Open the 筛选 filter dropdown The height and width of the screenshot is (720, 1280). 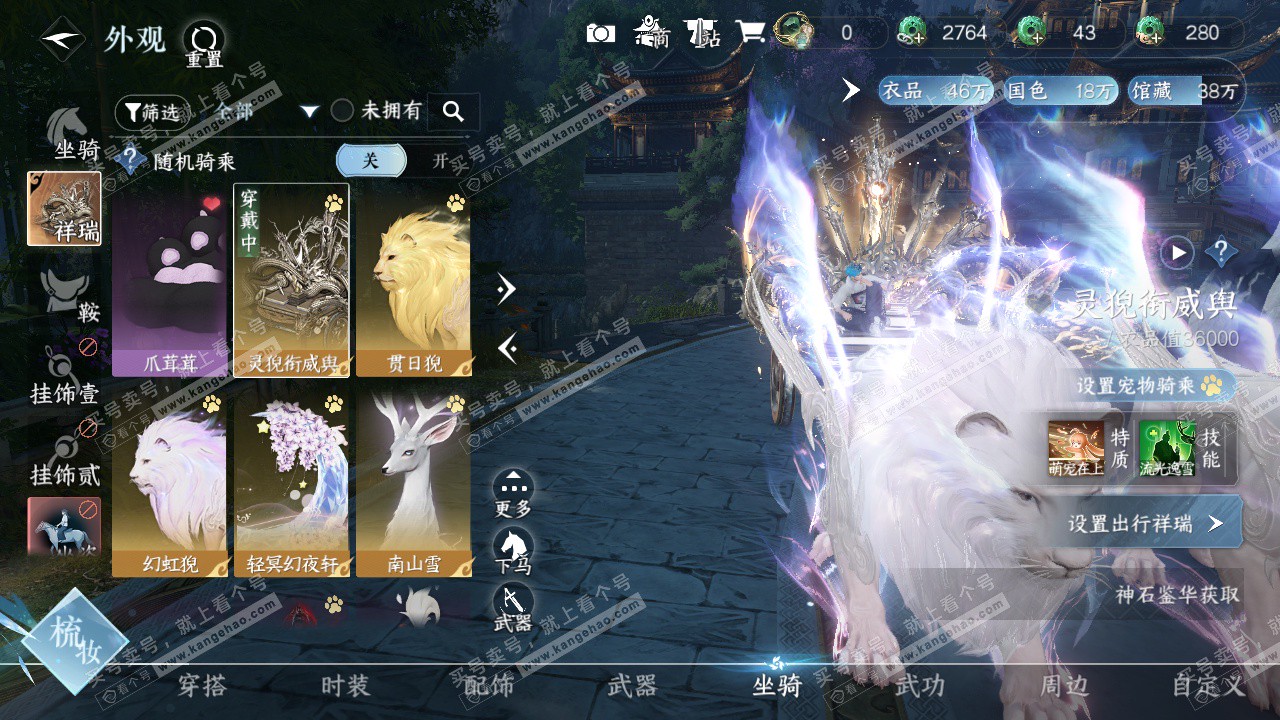coord(151,112)
